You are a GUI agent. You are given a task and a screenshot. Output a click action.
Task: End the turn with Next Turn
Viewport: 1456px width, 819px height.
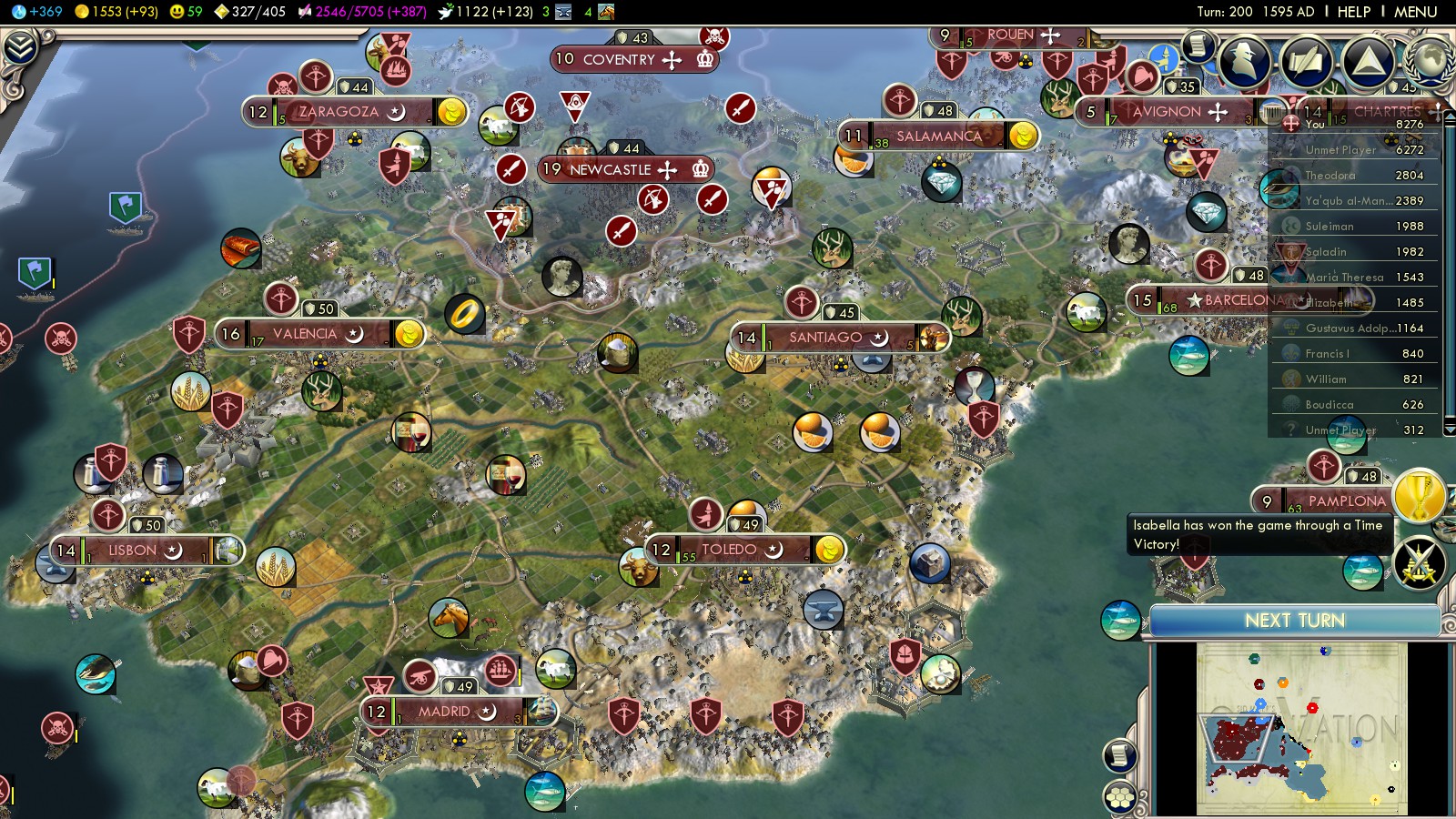(x=1294, y=621)
